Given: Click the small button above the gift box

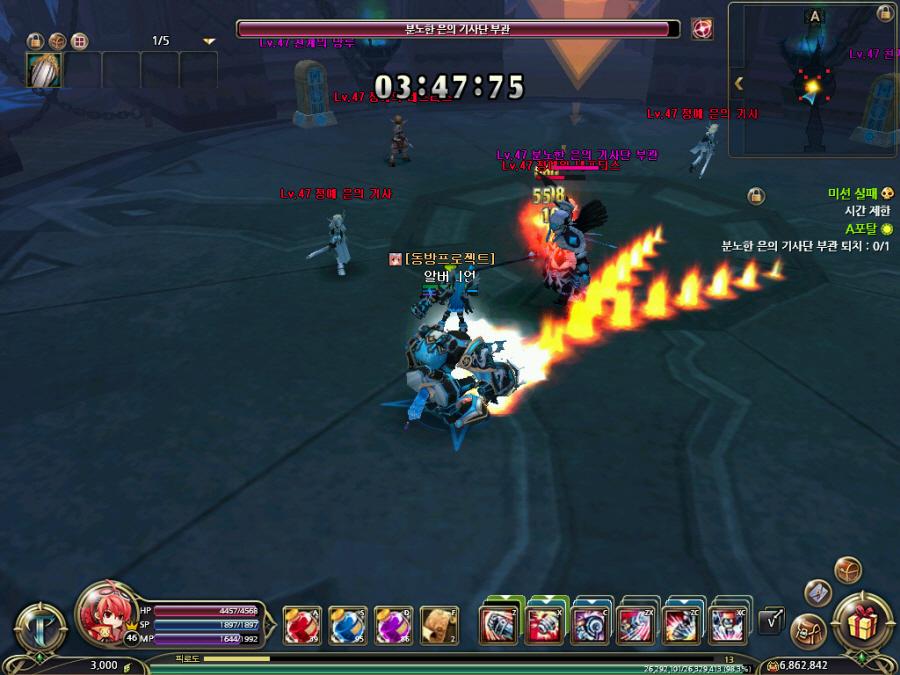Looking at the screenshot, I should tap(848, 570).
